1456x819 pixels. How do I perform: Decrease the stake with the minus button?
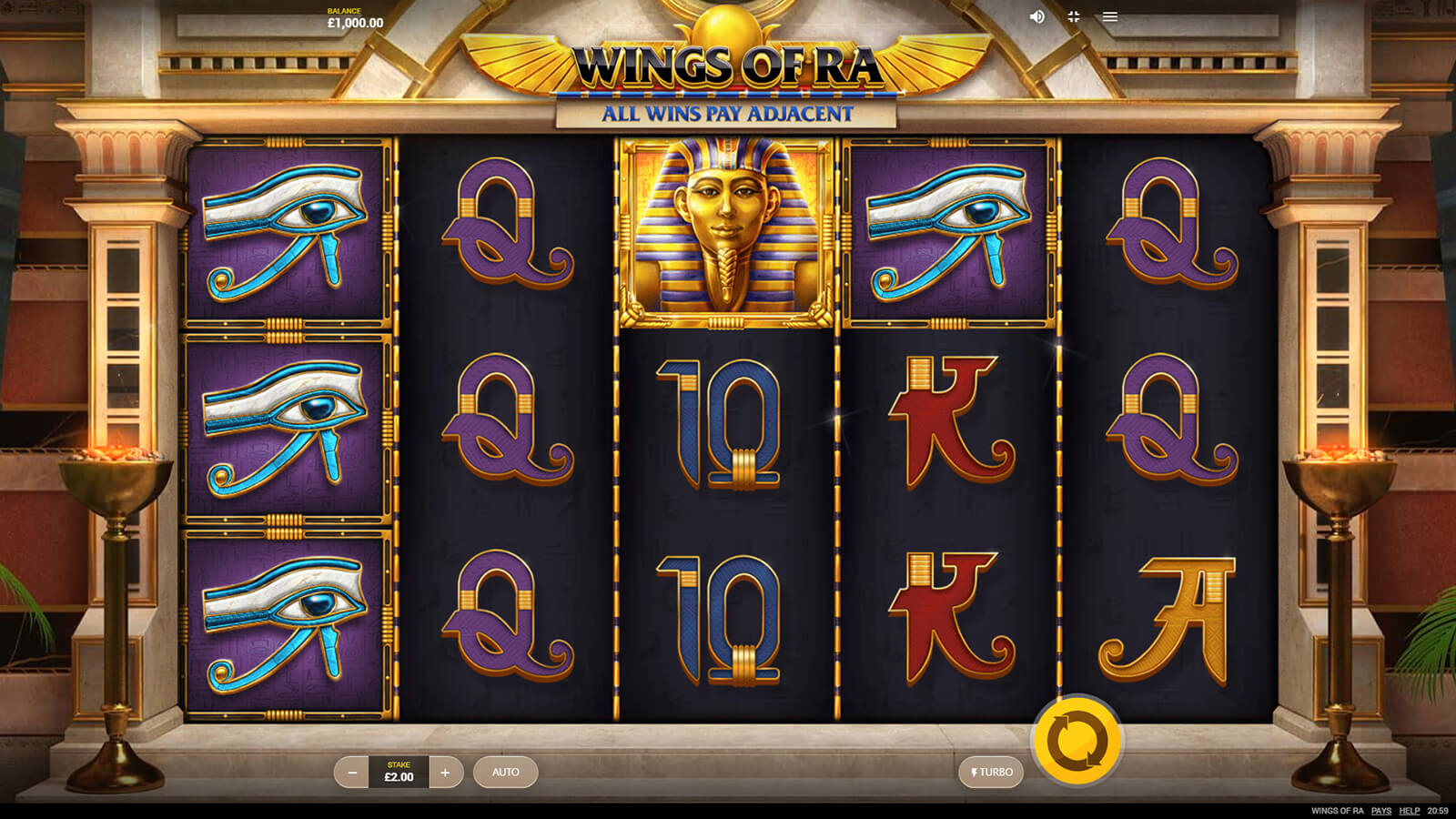[x=352, y=773]
